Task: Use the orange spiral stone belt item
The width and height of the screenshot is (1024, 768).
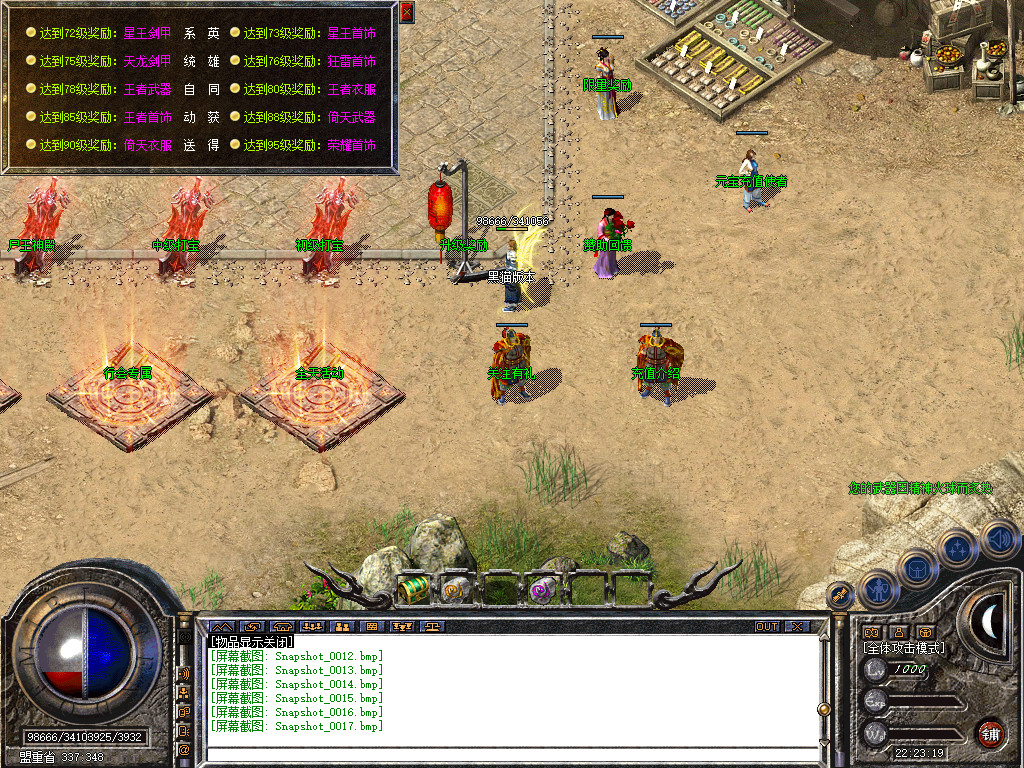Action: (x=455, y=590)
